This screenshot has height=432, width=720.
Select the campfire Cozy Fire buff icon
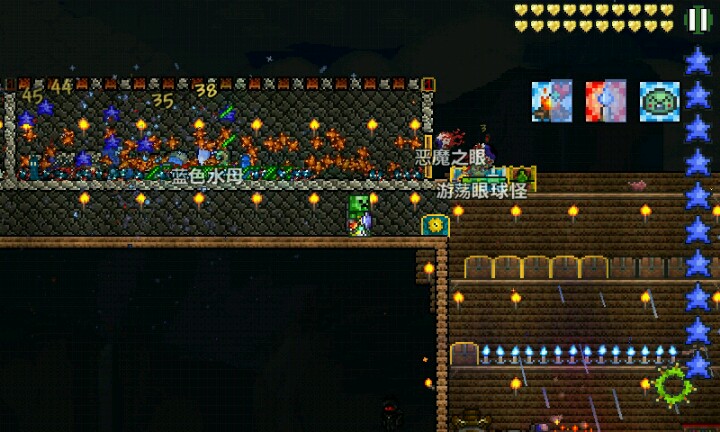[x=552, y=101]
